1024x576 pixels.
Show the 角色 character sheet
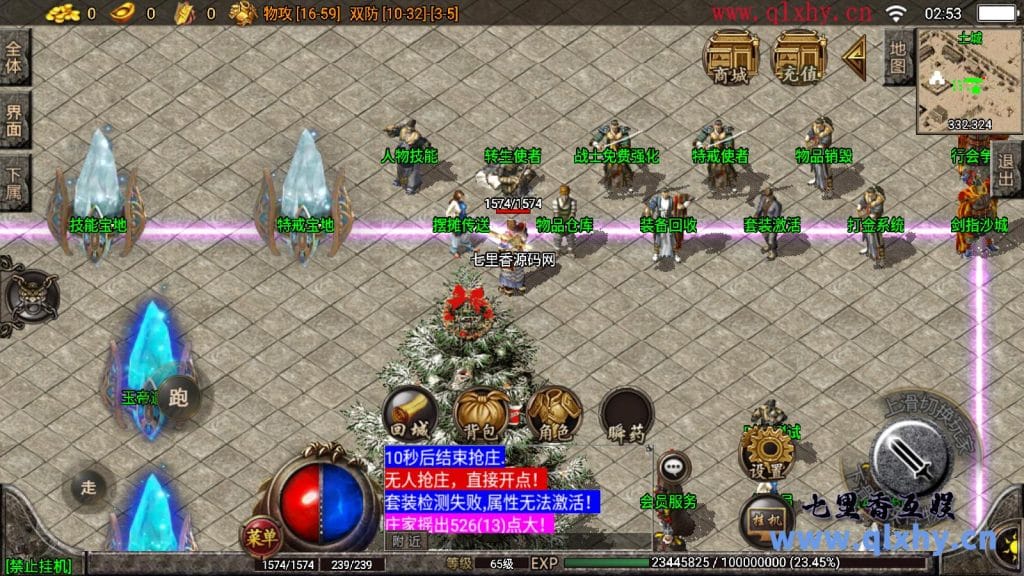554,414
